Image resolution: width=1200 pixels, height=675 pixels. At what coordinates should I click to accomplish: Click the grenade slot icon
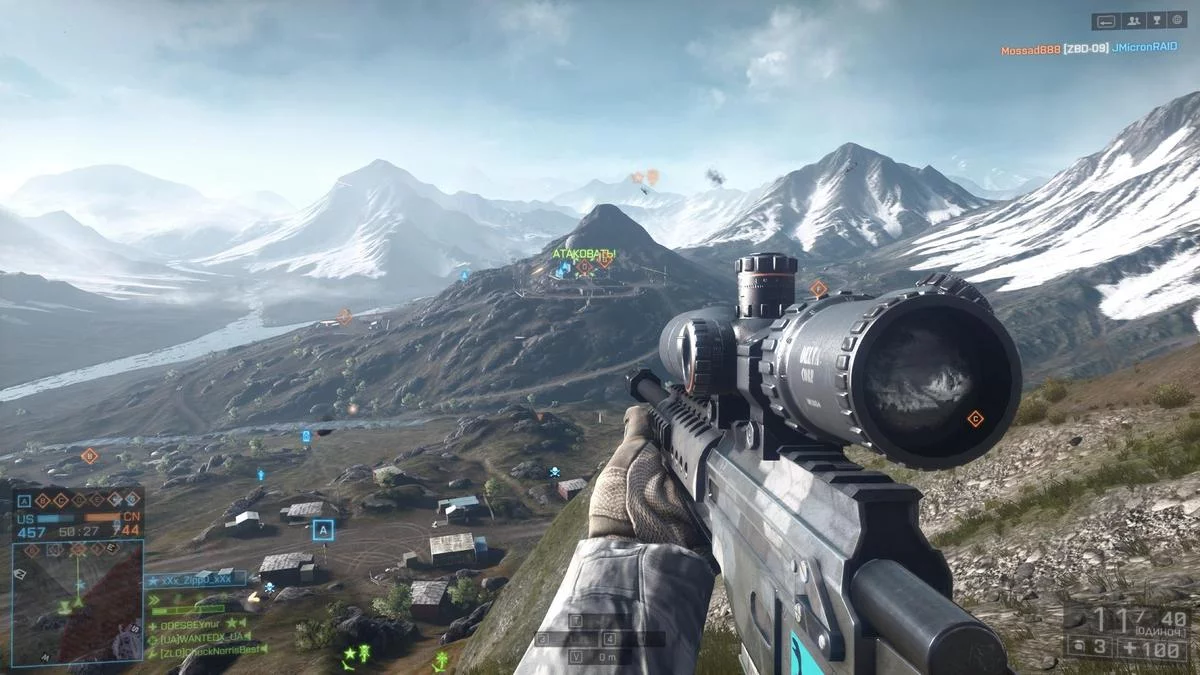coord(1078,648)
